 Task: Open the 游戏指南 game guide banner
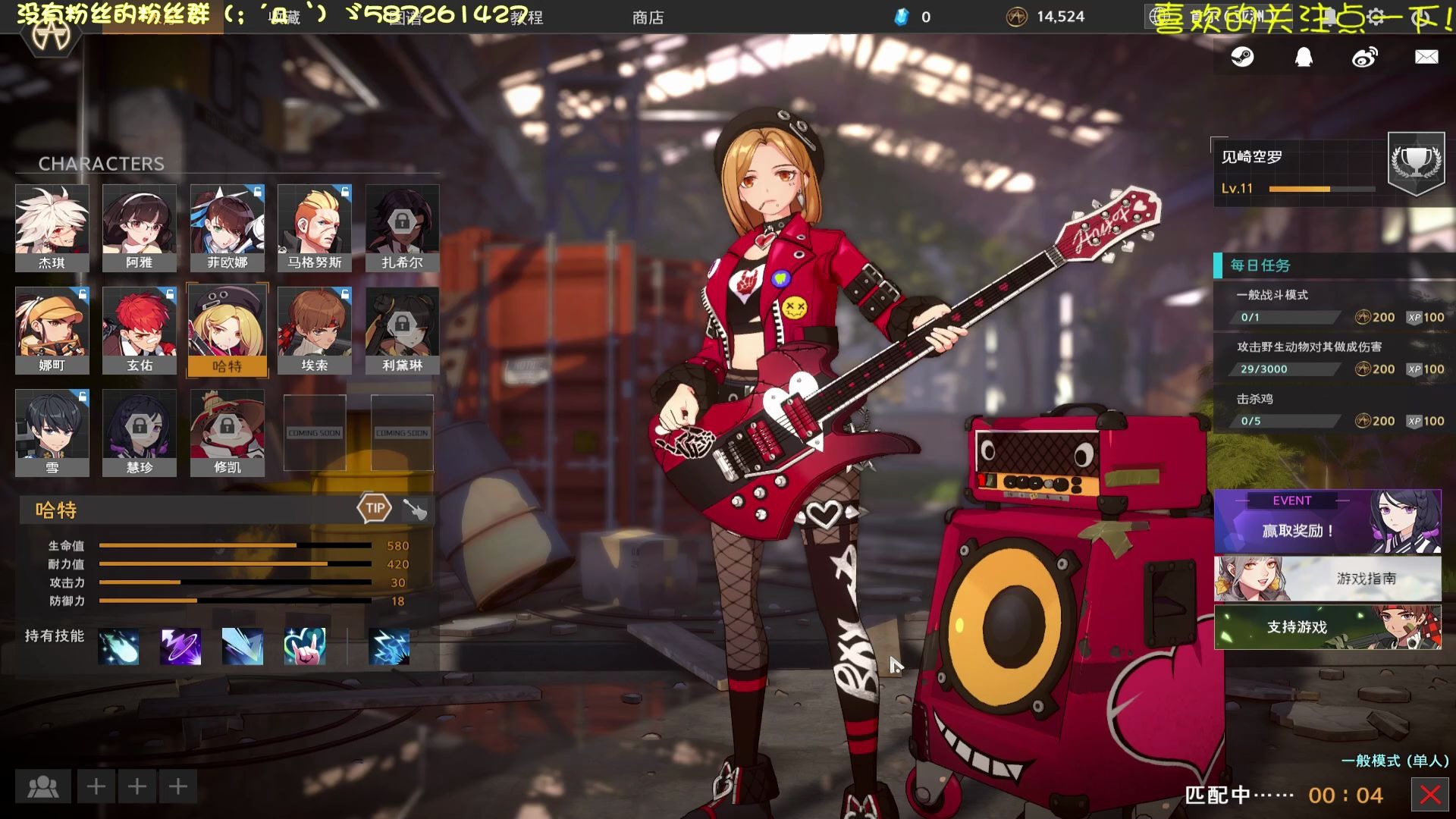pos(1327,579)
